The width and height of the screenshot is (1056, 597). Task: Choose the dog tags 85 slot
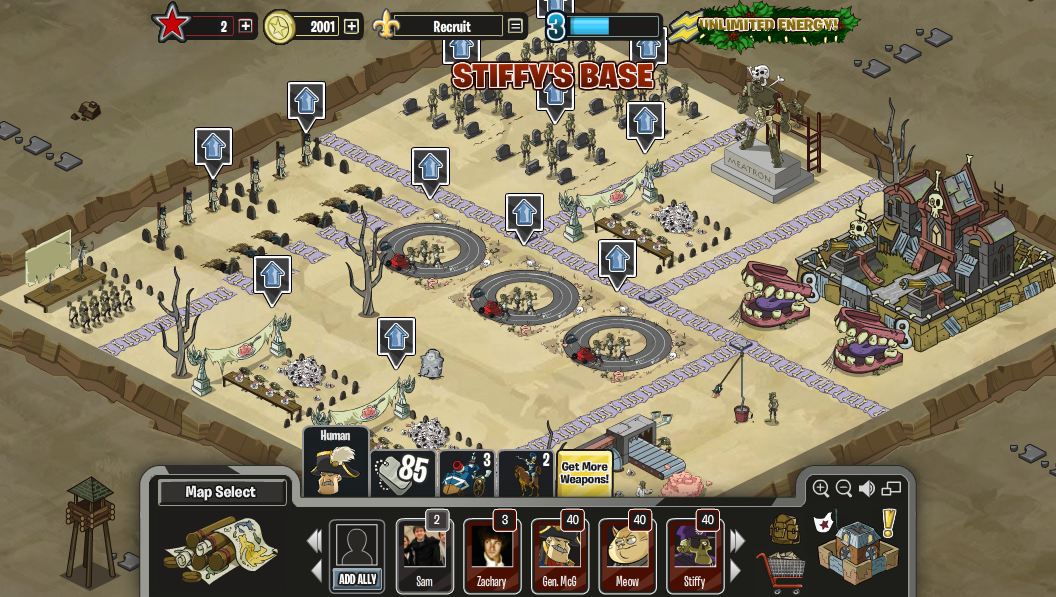pyautogui.click(x=403, y=473)
